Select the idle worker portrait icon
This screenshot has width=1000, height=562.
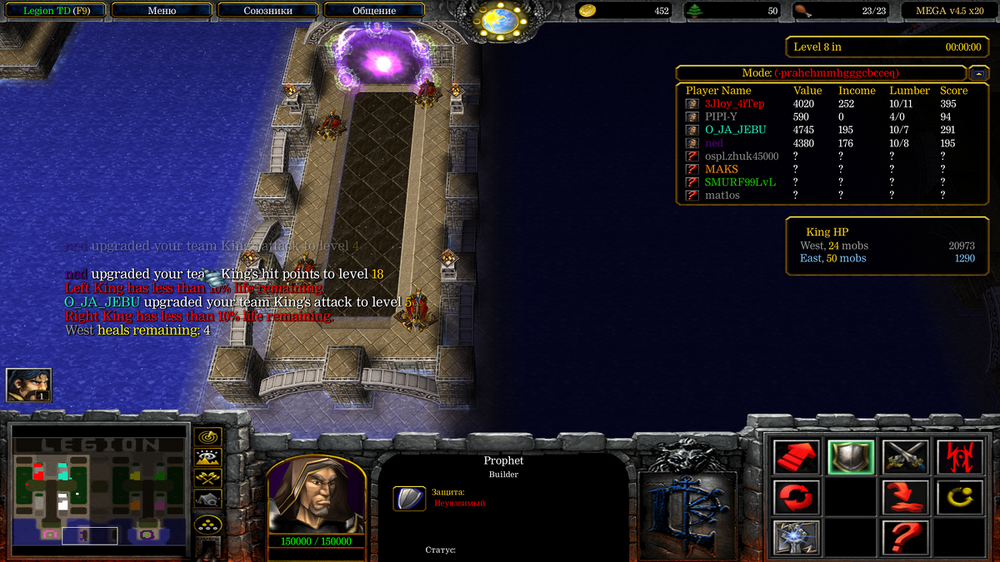[x=28, y=385]
